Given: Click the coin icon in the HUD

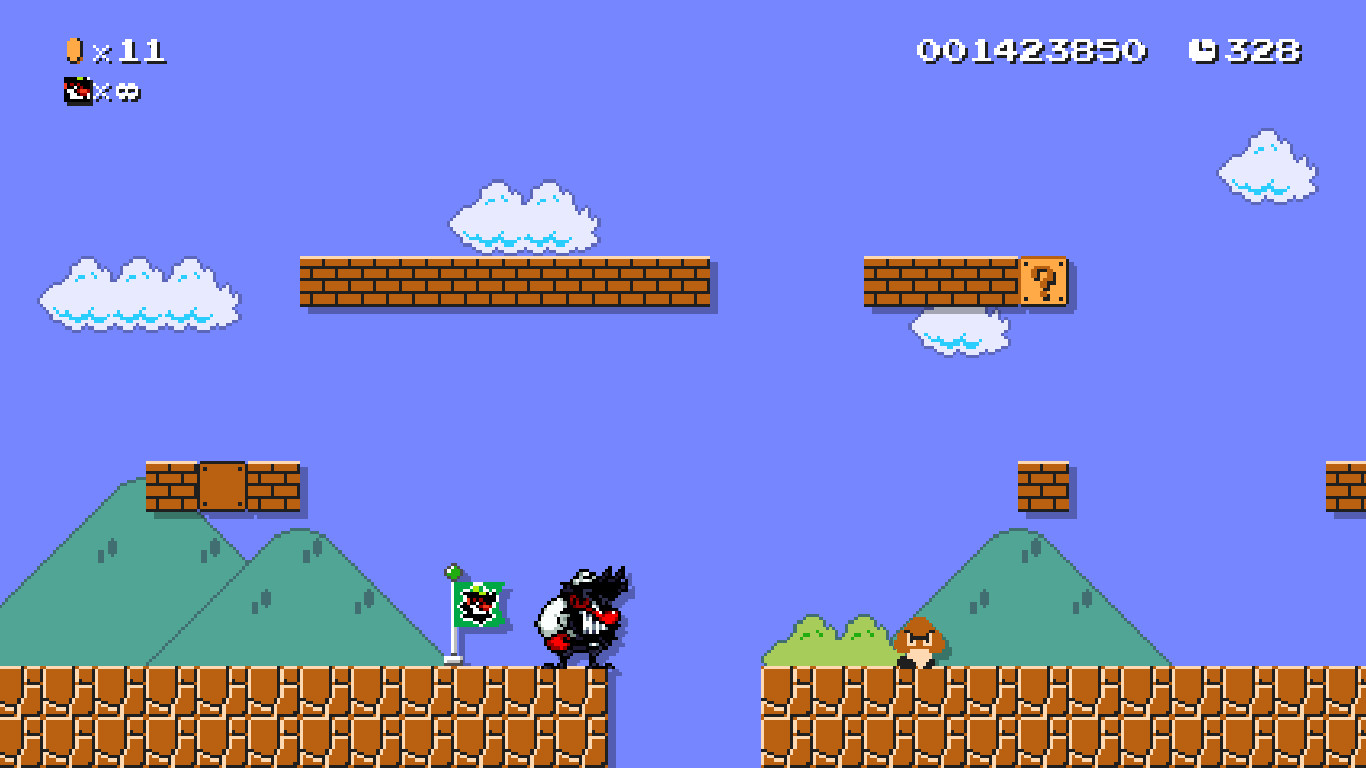Looking at the screenshot, I should (73, 49).
